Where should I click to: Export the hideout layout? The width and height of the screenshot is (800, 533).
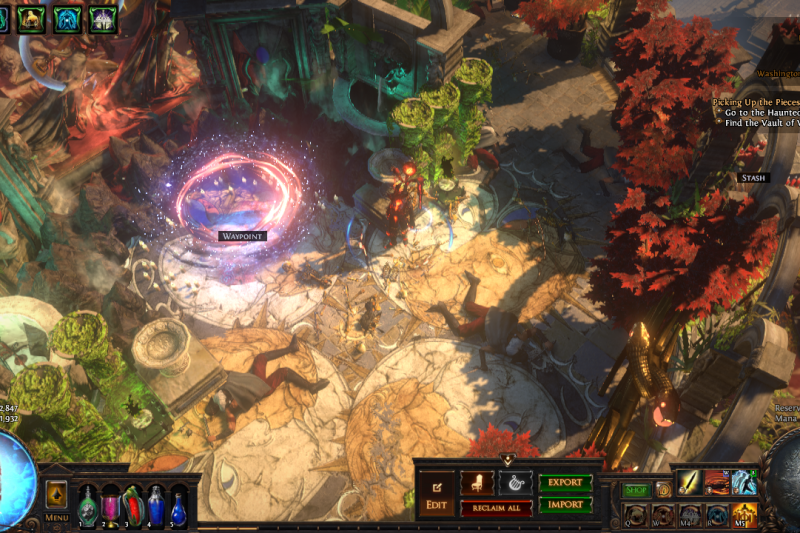[x=565, y=482]
